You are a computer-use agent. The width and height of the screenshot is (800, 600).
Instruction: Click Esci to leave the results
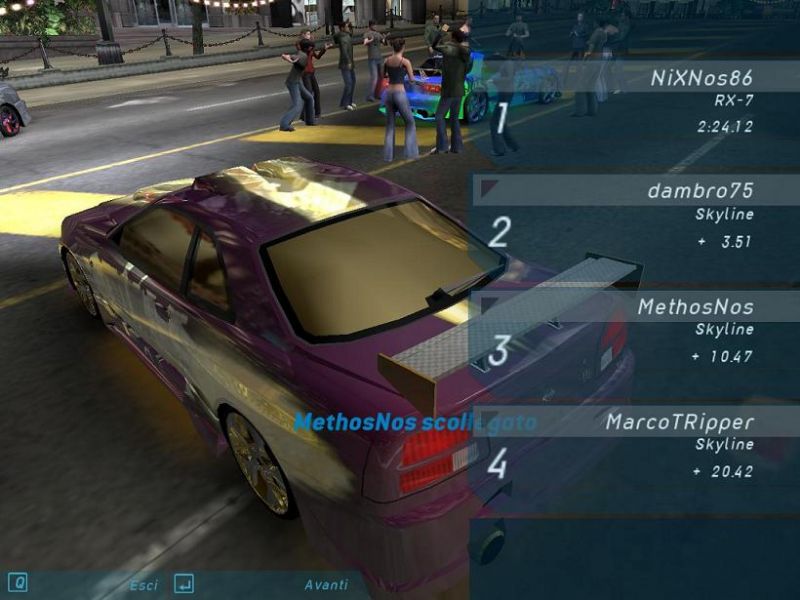click(x=143, y=585)
